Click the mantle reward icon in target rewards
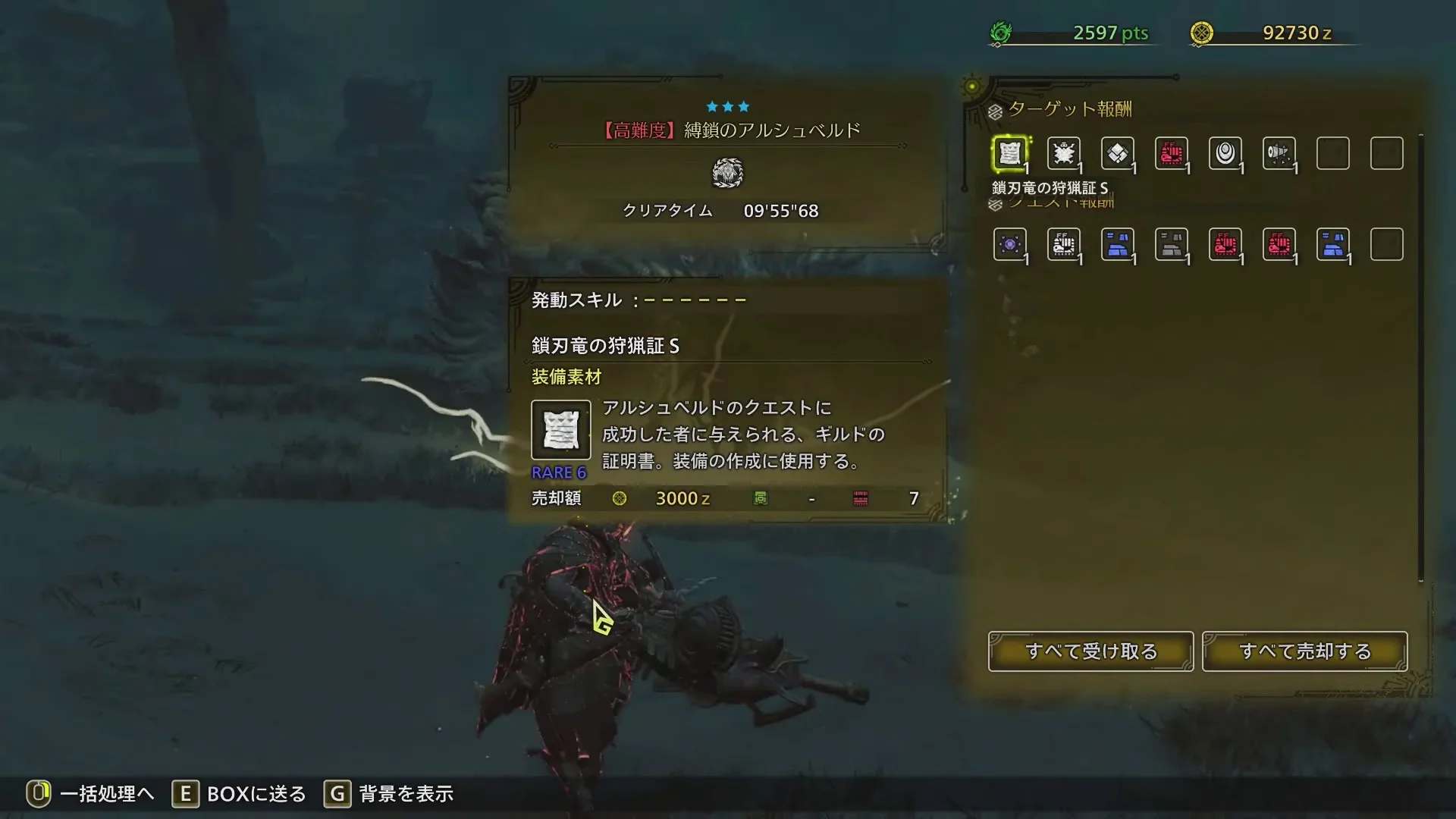This screenshot has width=1456, height=819. tap(1280, 153)
